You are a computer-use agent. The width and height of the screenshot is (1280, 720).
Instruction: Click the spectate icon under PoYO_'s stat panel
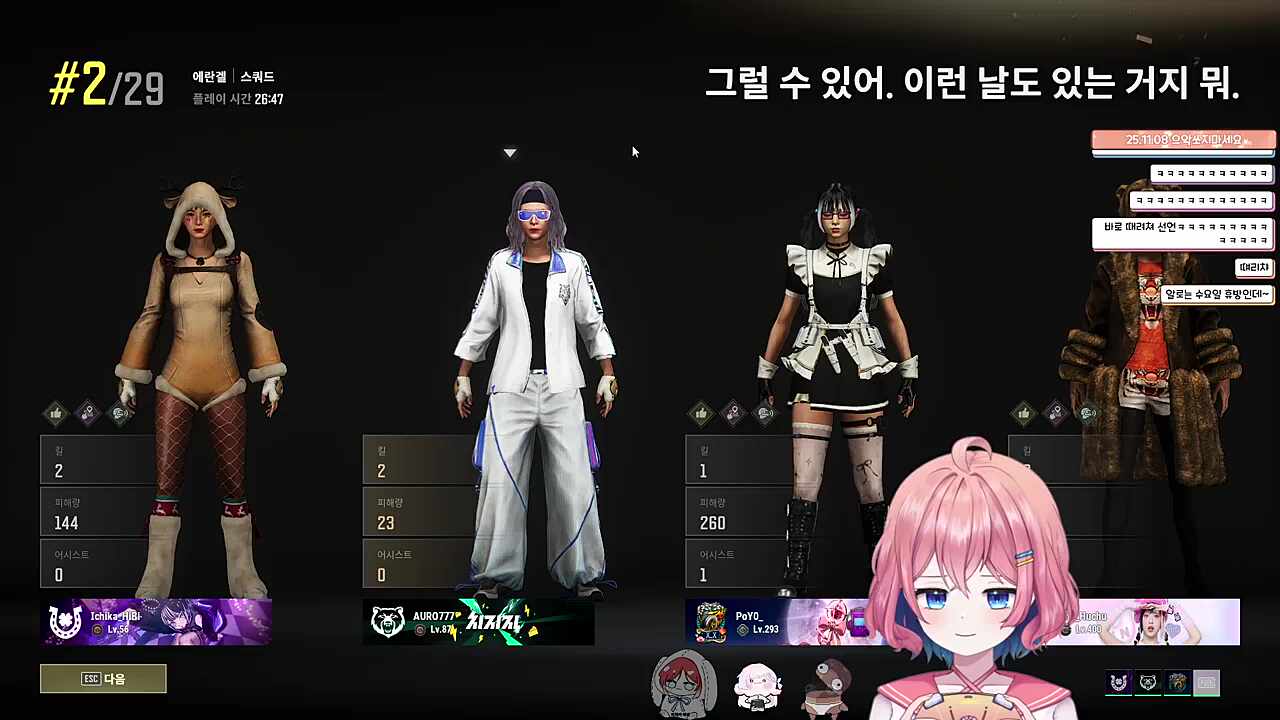(764, 413)
